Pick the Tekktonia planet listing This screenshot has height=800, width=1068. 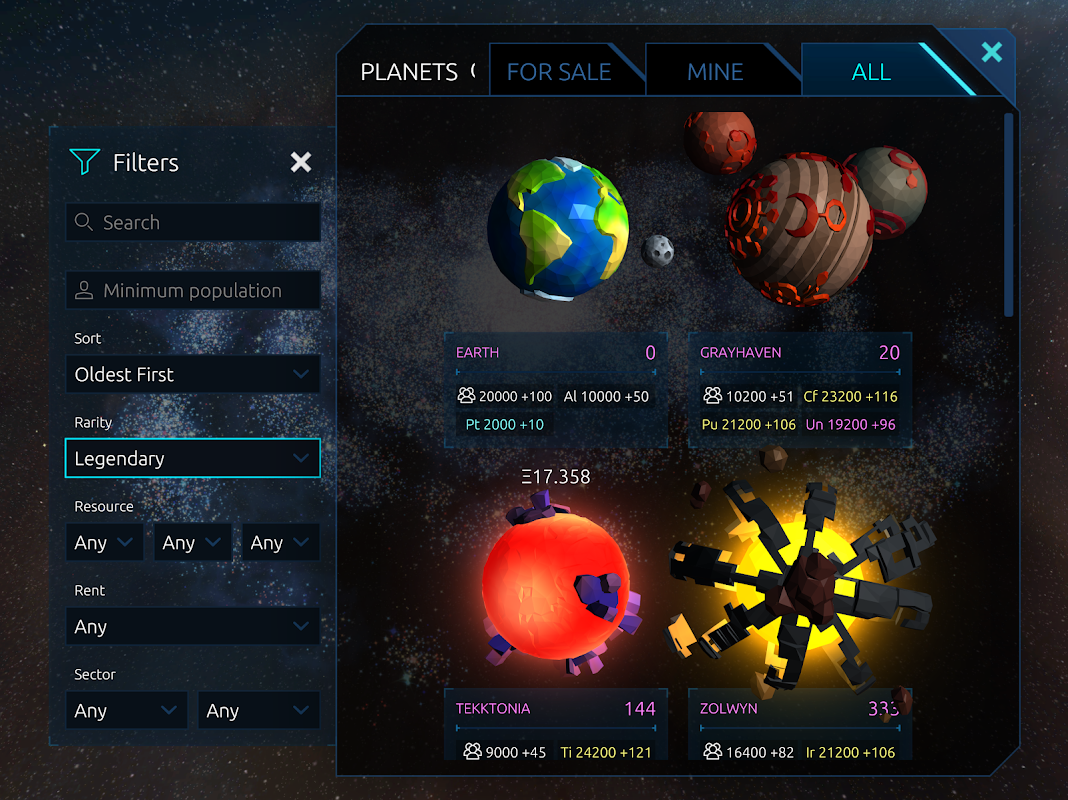click(556, 725)
